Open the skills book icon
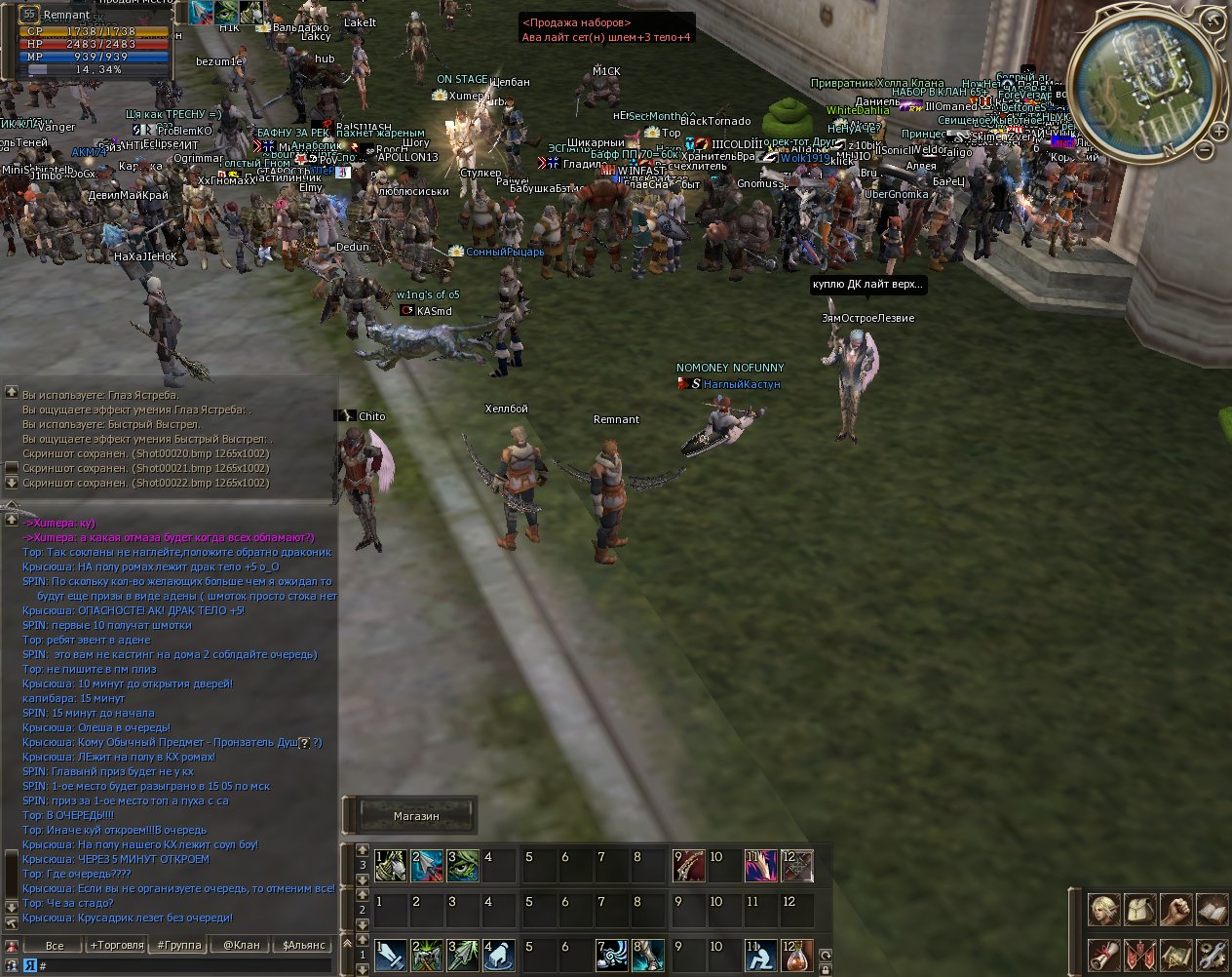The width and height of the screenshot is (1232, 977). pyautogui.click(x=1212, y=909)
